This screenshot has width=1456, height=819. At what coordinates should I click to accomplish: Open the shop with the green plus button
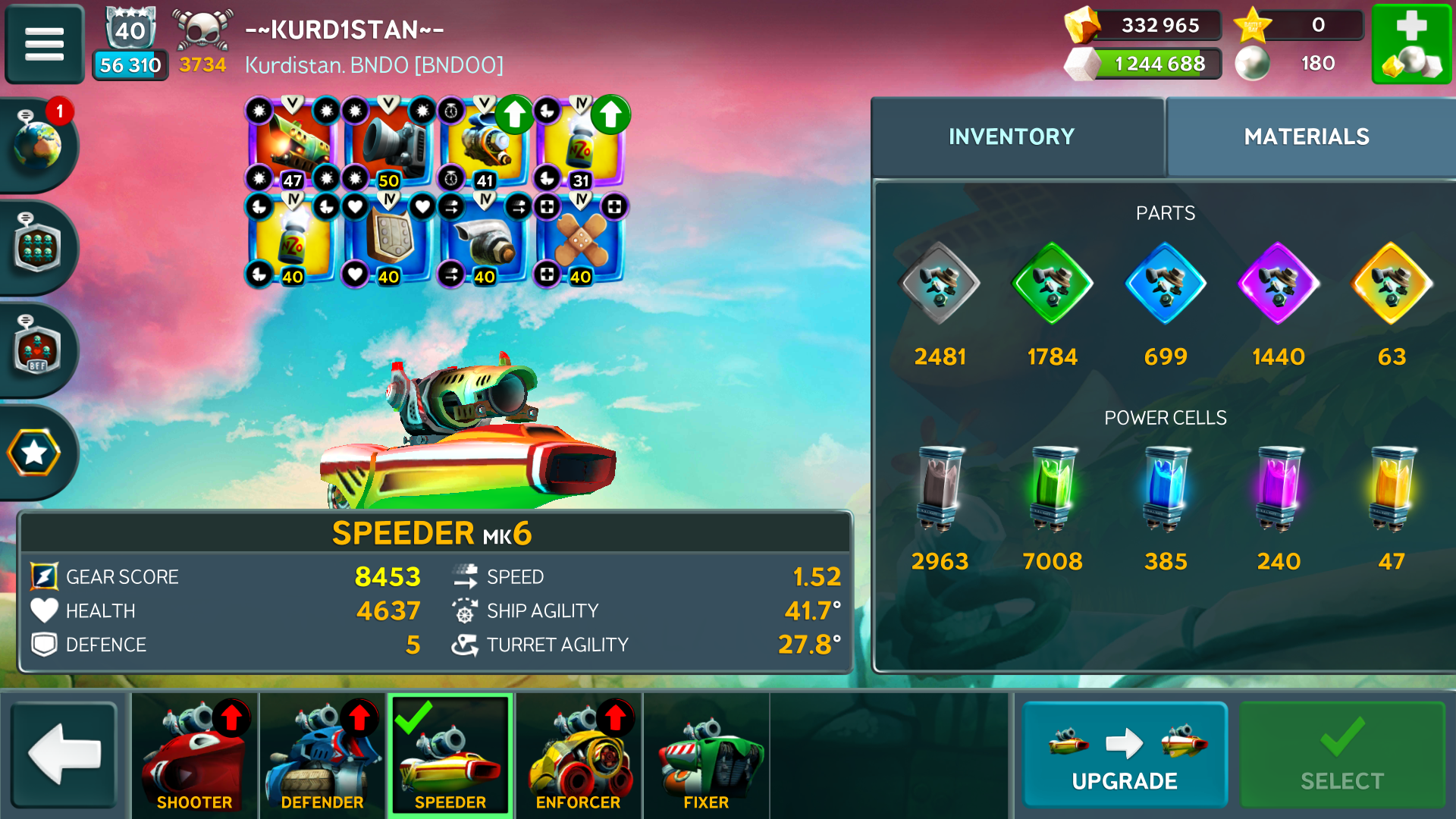click(1410, 43)
